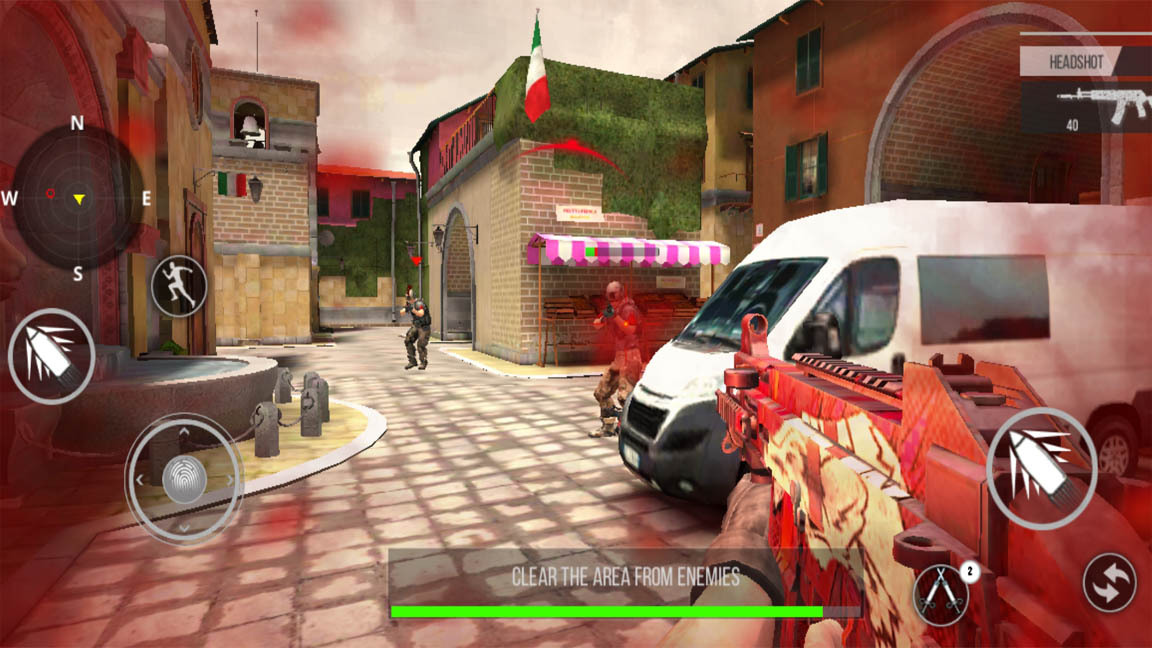Shoot with the bullet button above the swap icon
Viewport: 1152px width, 648px height.
pos(1041,469)
